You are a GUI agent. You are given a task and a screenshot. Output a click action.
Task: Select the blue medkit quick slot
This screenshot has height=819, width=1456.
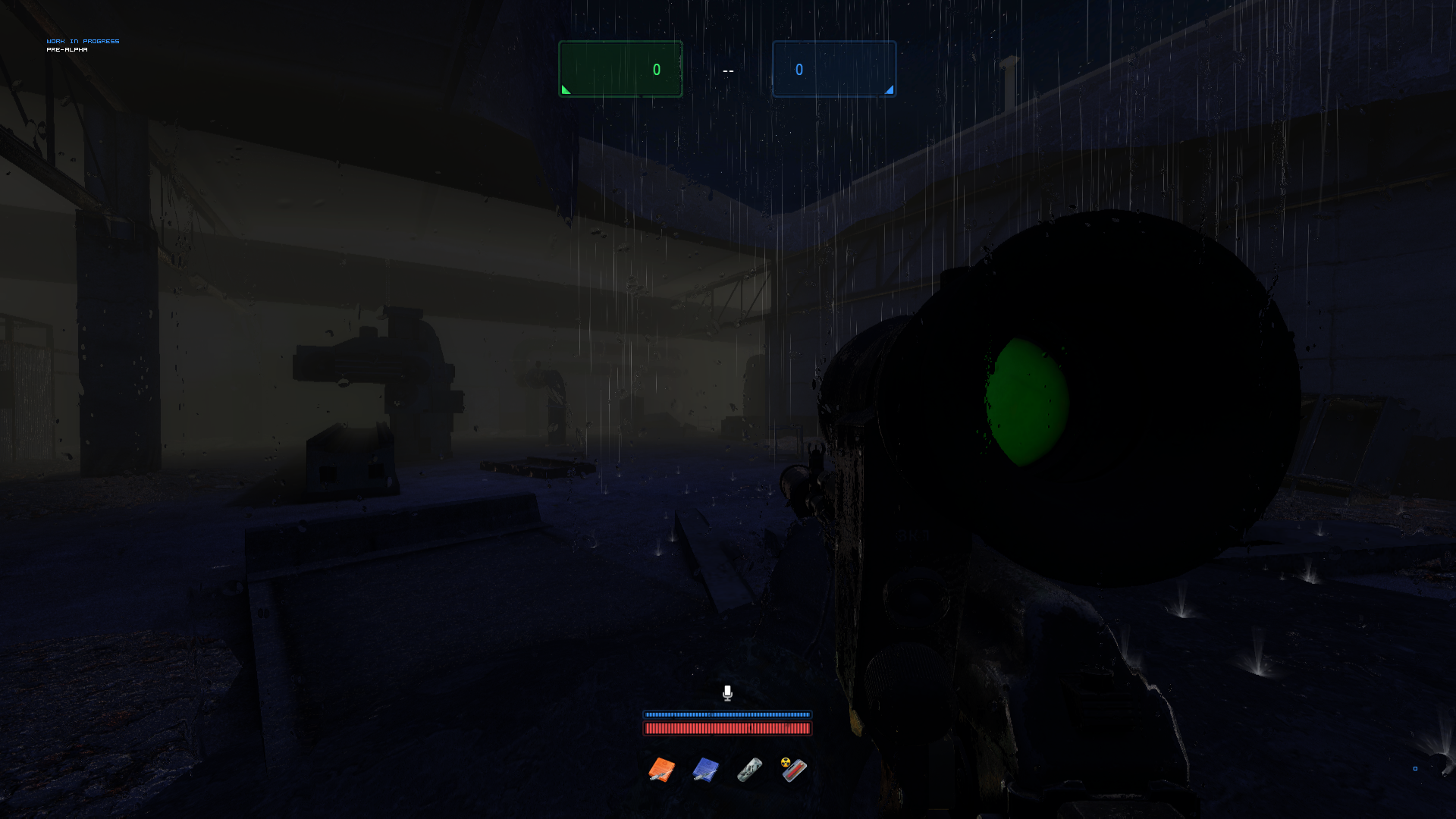[x=705, y=770]
